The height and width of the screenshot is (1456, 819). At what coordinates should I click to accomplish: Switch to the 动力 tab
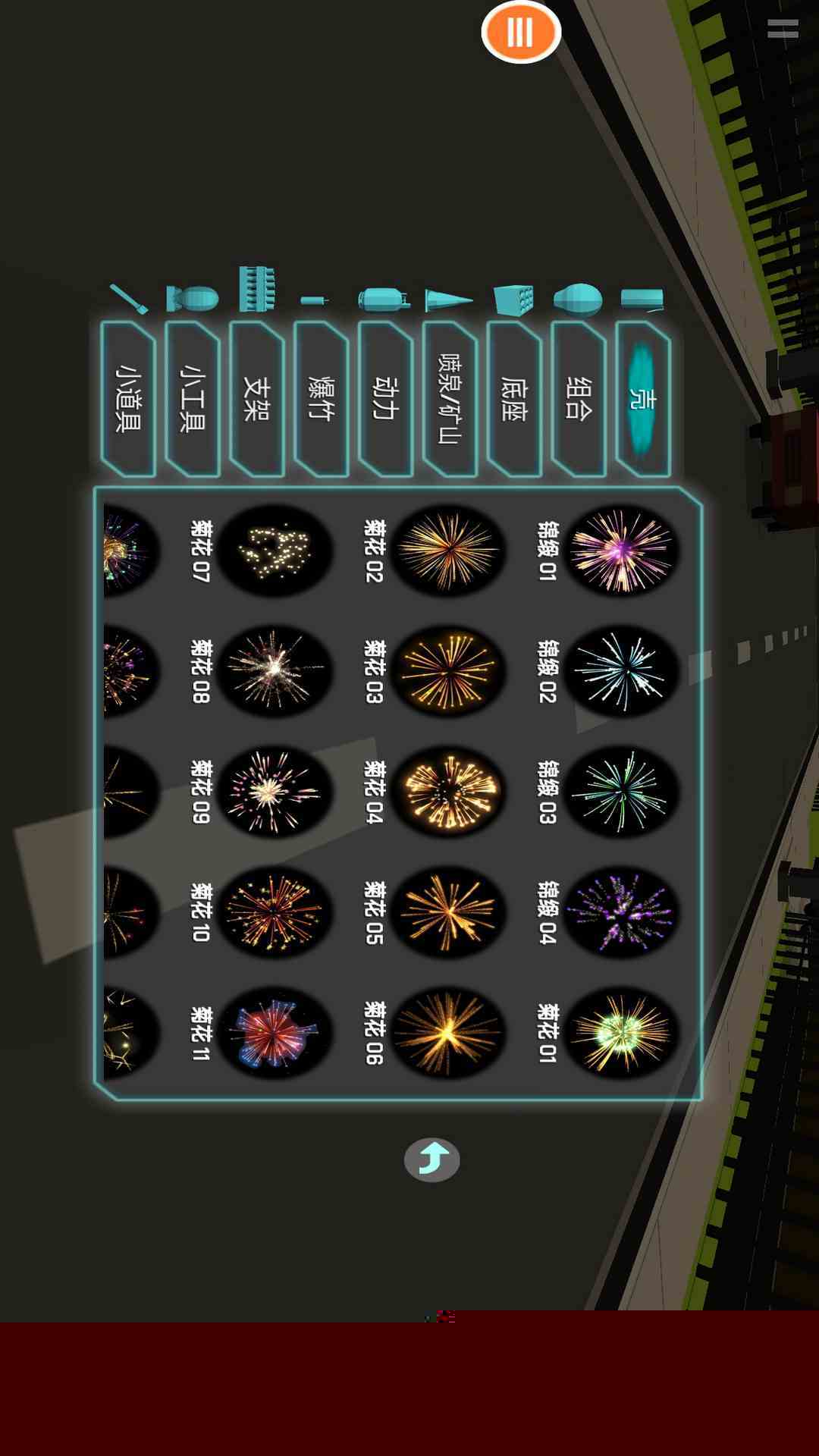point(385,399)
